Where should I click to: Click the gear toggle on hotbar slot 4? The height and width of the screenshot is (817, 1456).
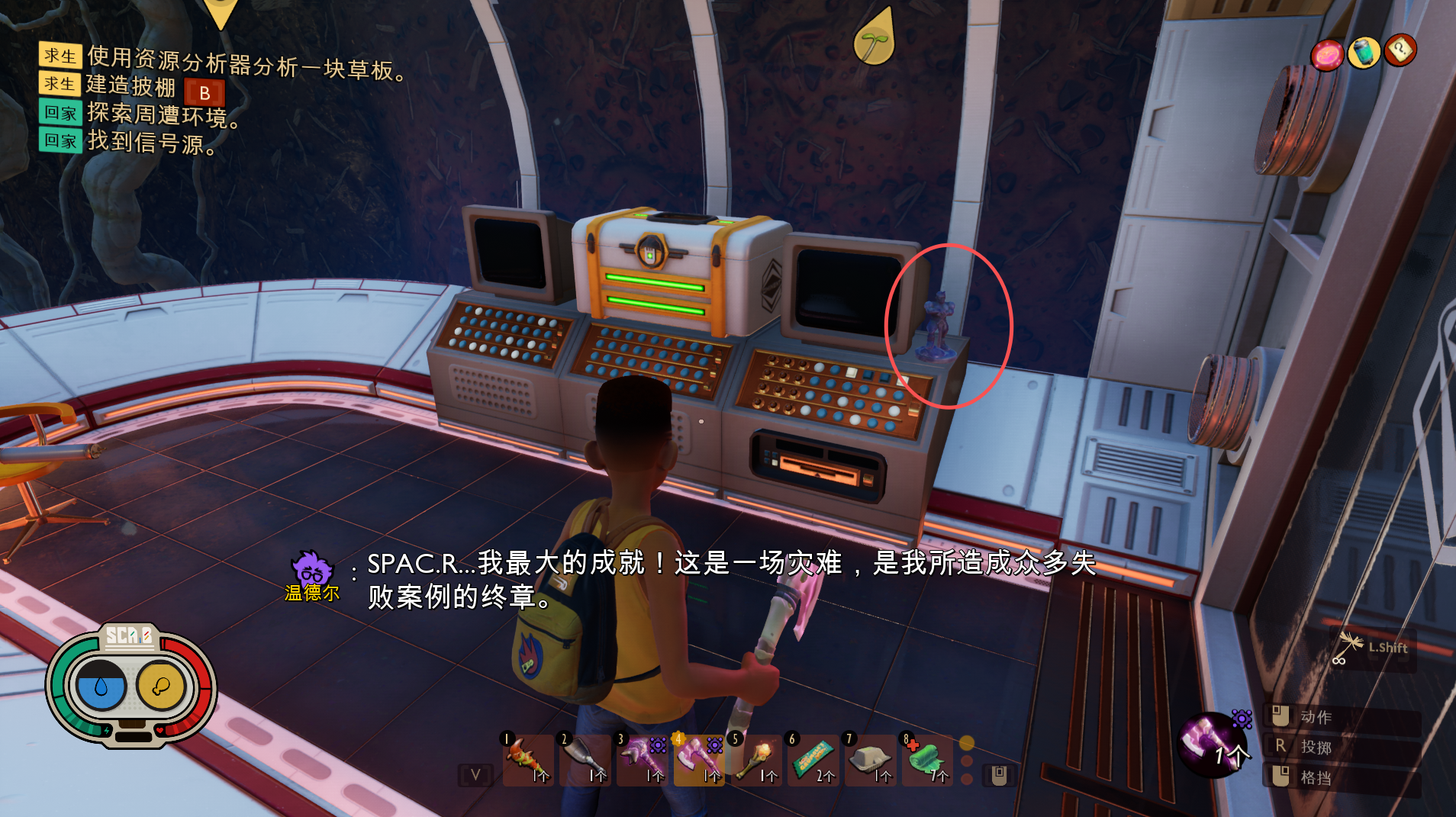(x=714, y=743)
